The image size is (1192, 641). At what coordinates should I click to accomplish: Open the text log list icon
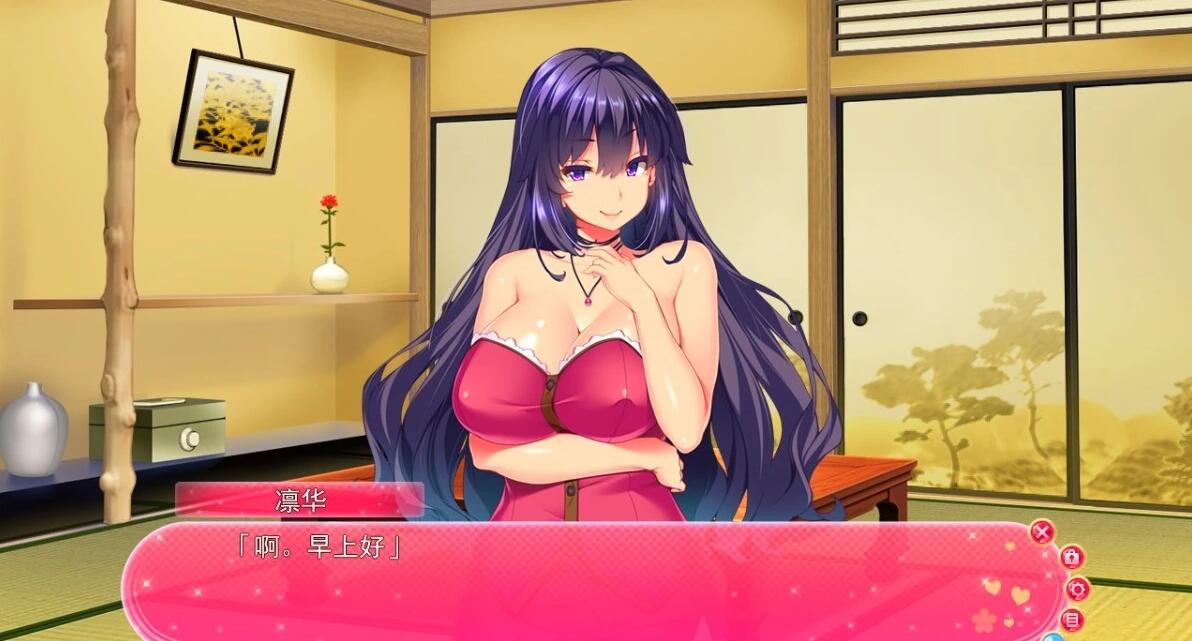[1073, 620]
